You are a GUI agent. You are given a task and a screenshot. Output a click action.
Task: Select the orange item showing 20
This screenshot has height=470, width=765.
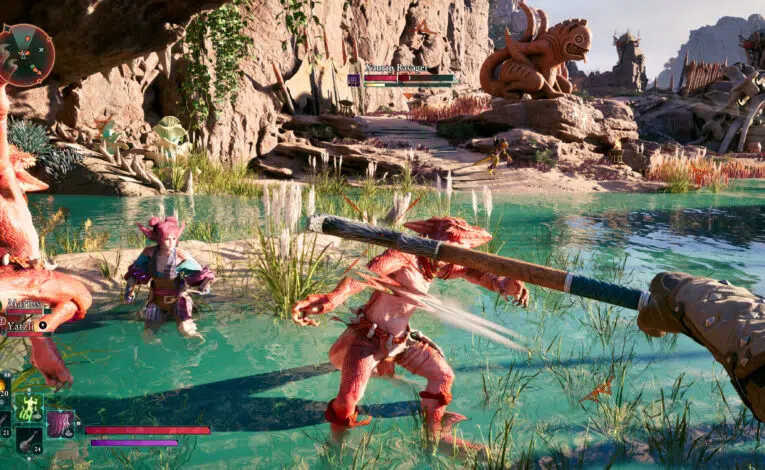(x=5, y=385)
